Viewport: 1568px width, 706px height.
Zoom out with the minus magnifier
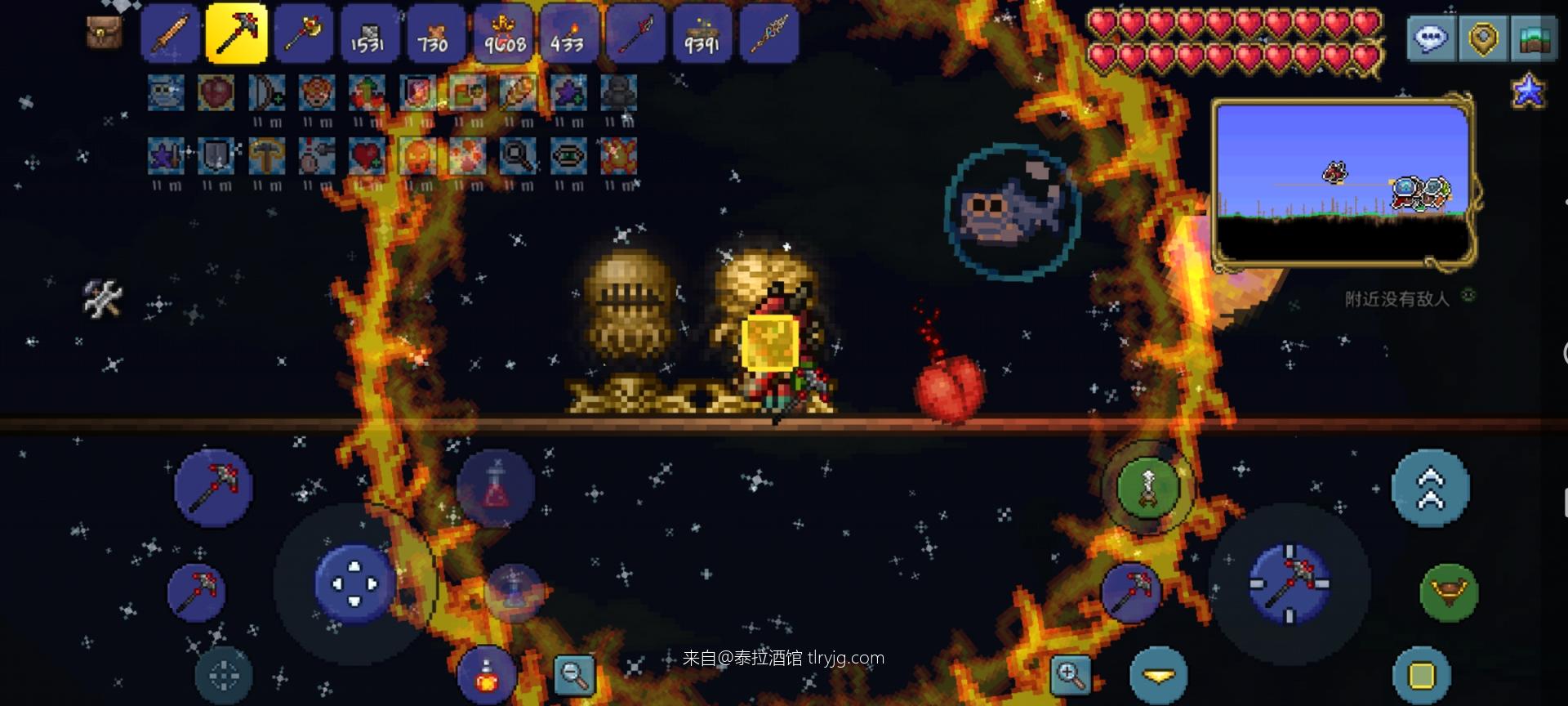click(x=573, y=675)
